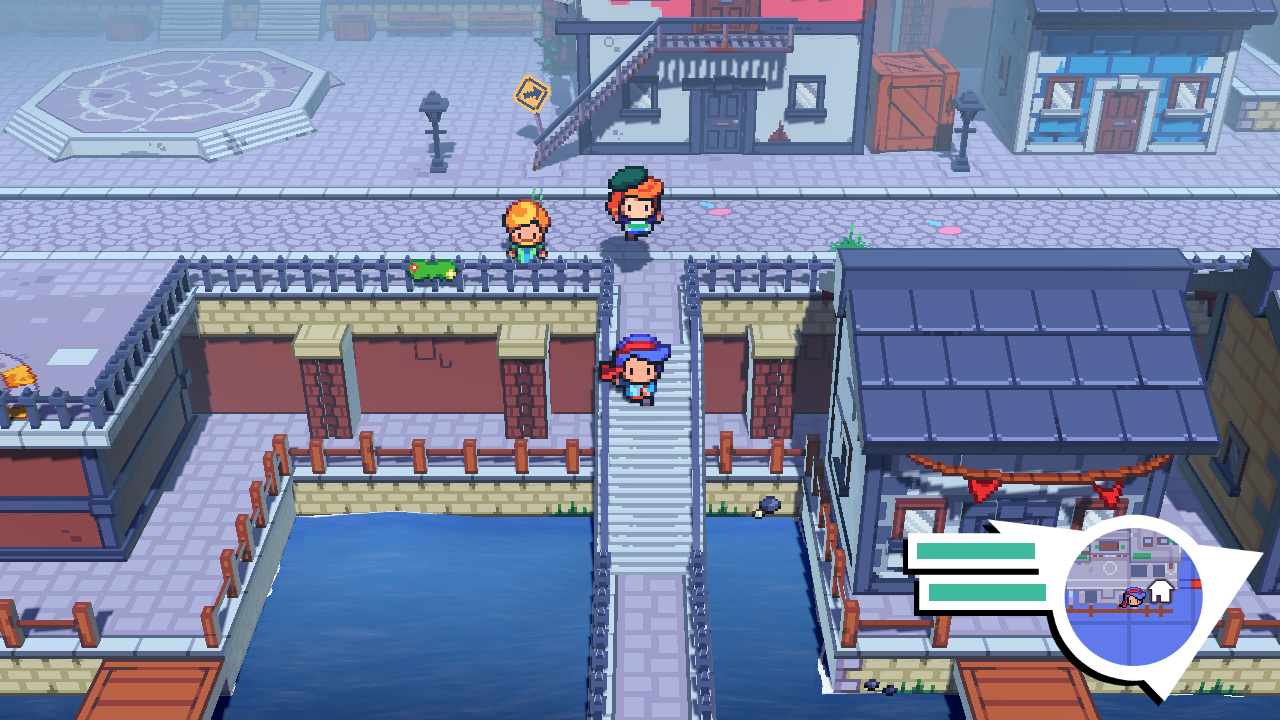
Task: Click the upper teal quest banner
Action: pos(975,551)
